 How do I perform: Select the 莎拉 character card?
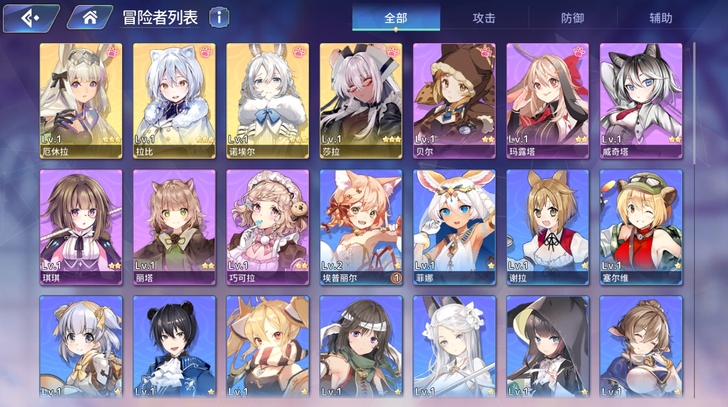point(361,98)
